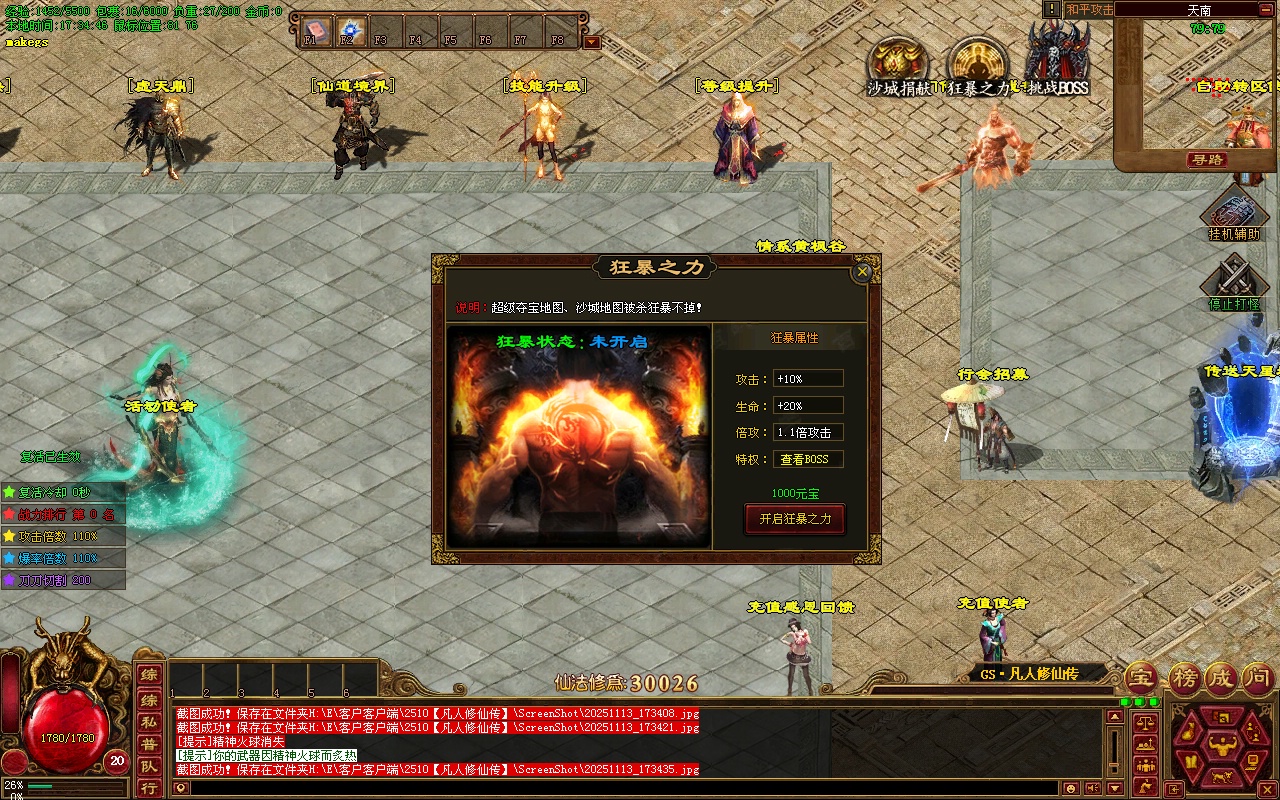
Task: Switch chat to the 队 team channel
Action: (x=148, y=766)
